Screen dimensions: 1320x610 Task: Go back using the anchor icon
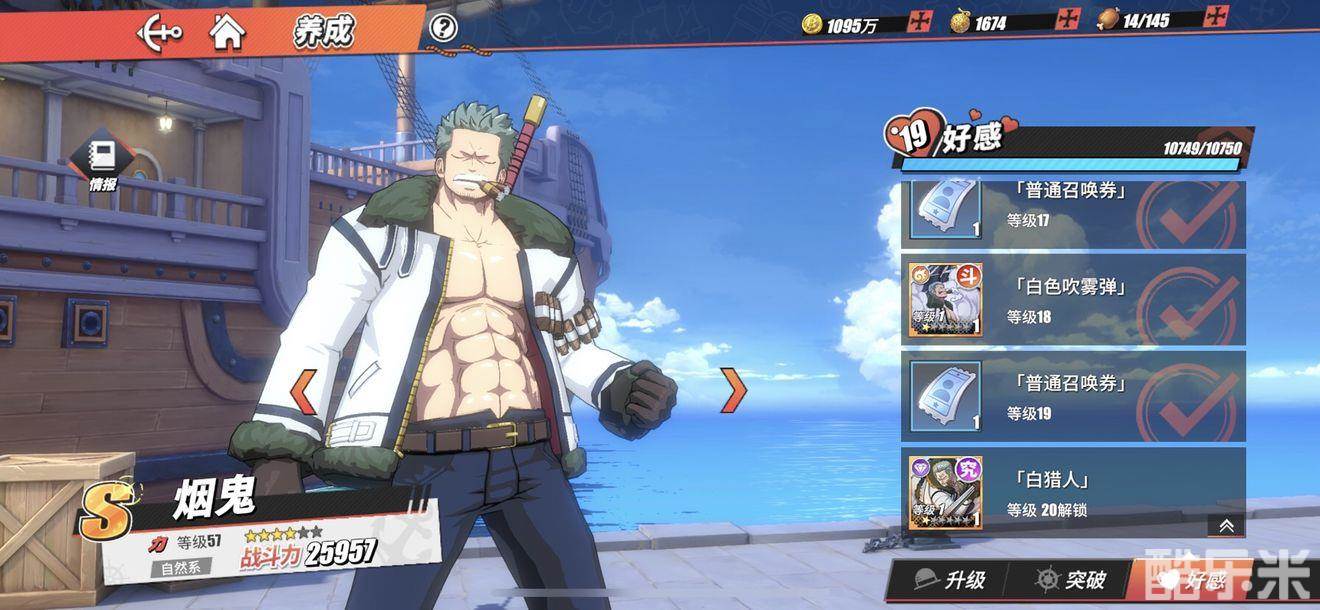pos(160,33)
